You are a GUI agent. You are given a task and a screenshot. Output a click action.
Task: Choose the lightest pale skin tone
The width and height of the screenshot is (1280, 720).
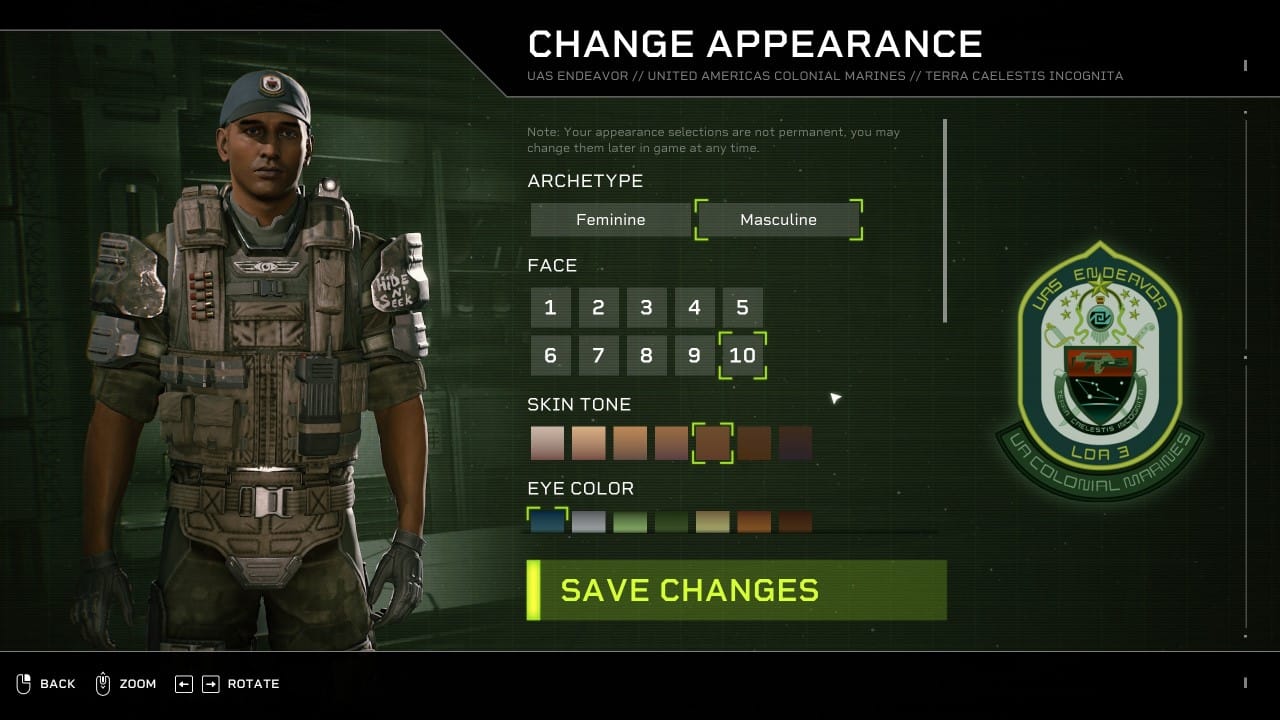coord(547,443)
